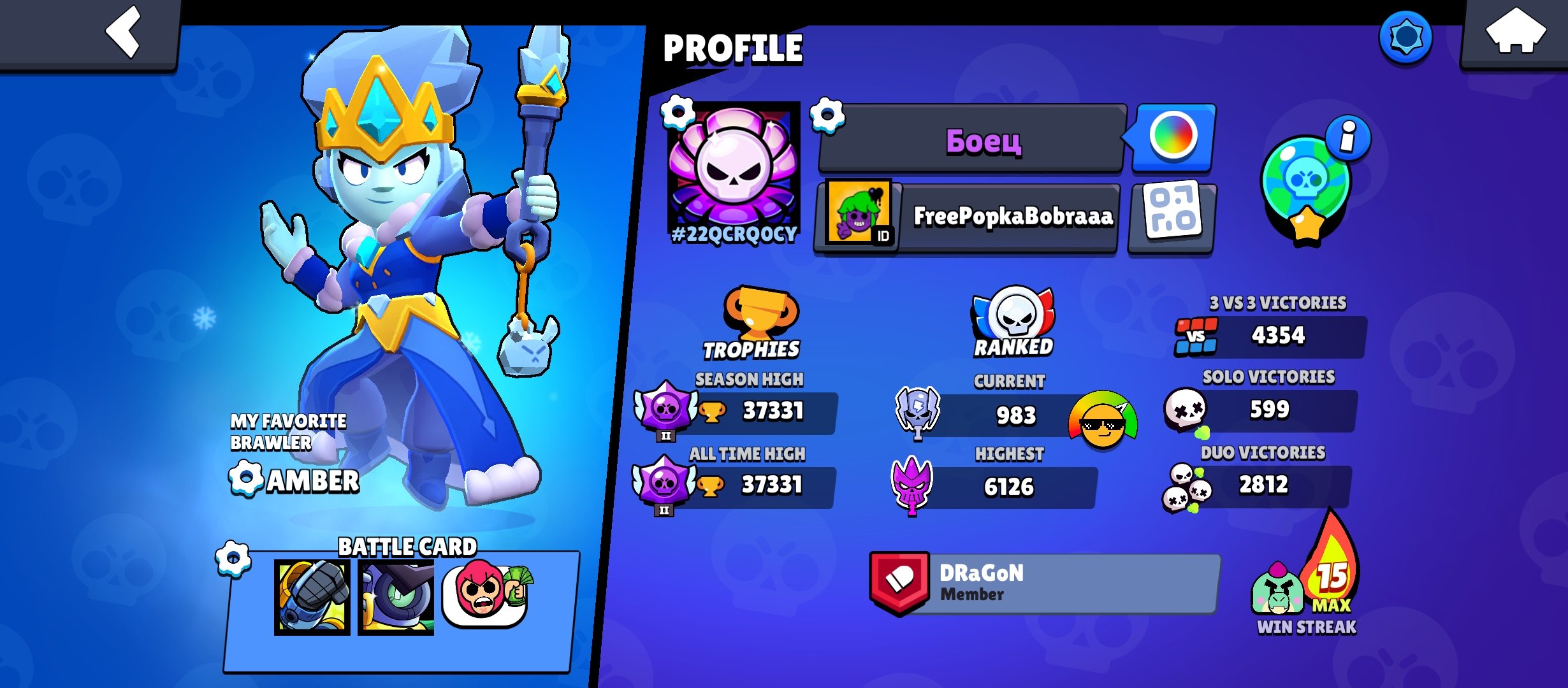The width and height of the screenshot is (1568, 688).
Task: Open the Supercell ID FreePopkaBobraaa panel
Action: (968, 217)
